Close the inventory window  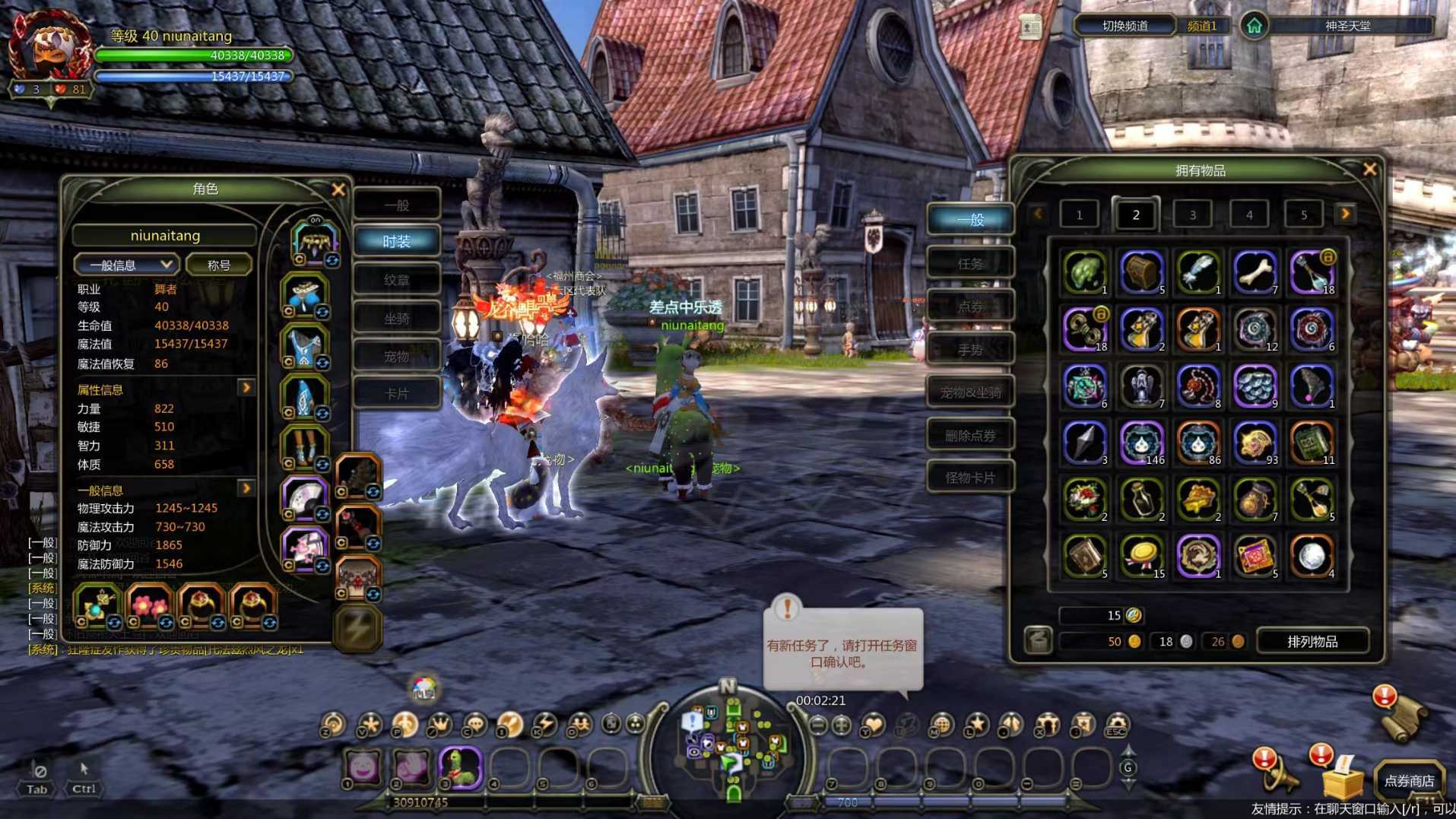tap(1369, 170)
